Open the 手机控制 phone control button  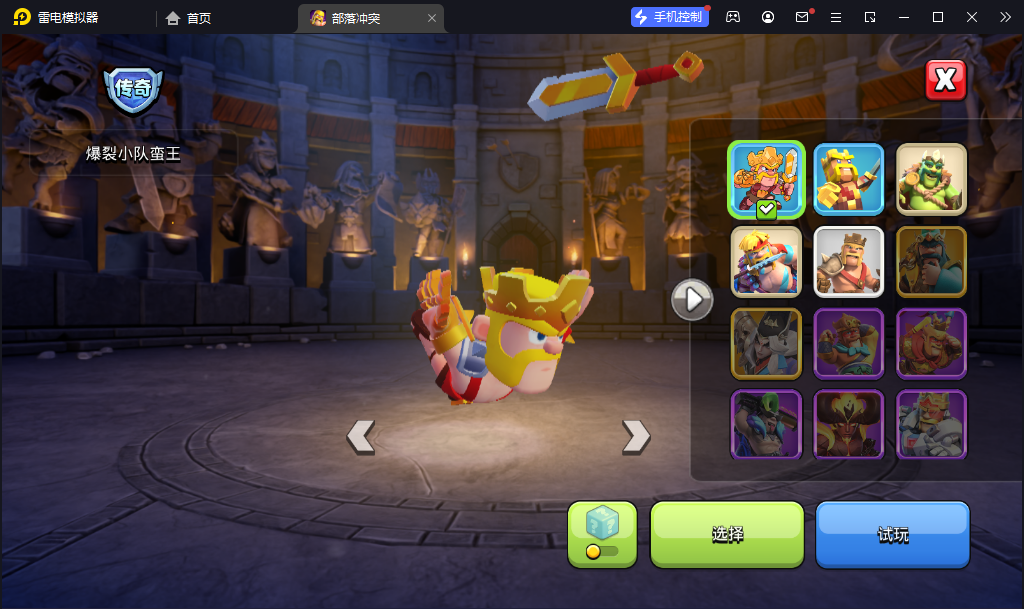point(669,17)
